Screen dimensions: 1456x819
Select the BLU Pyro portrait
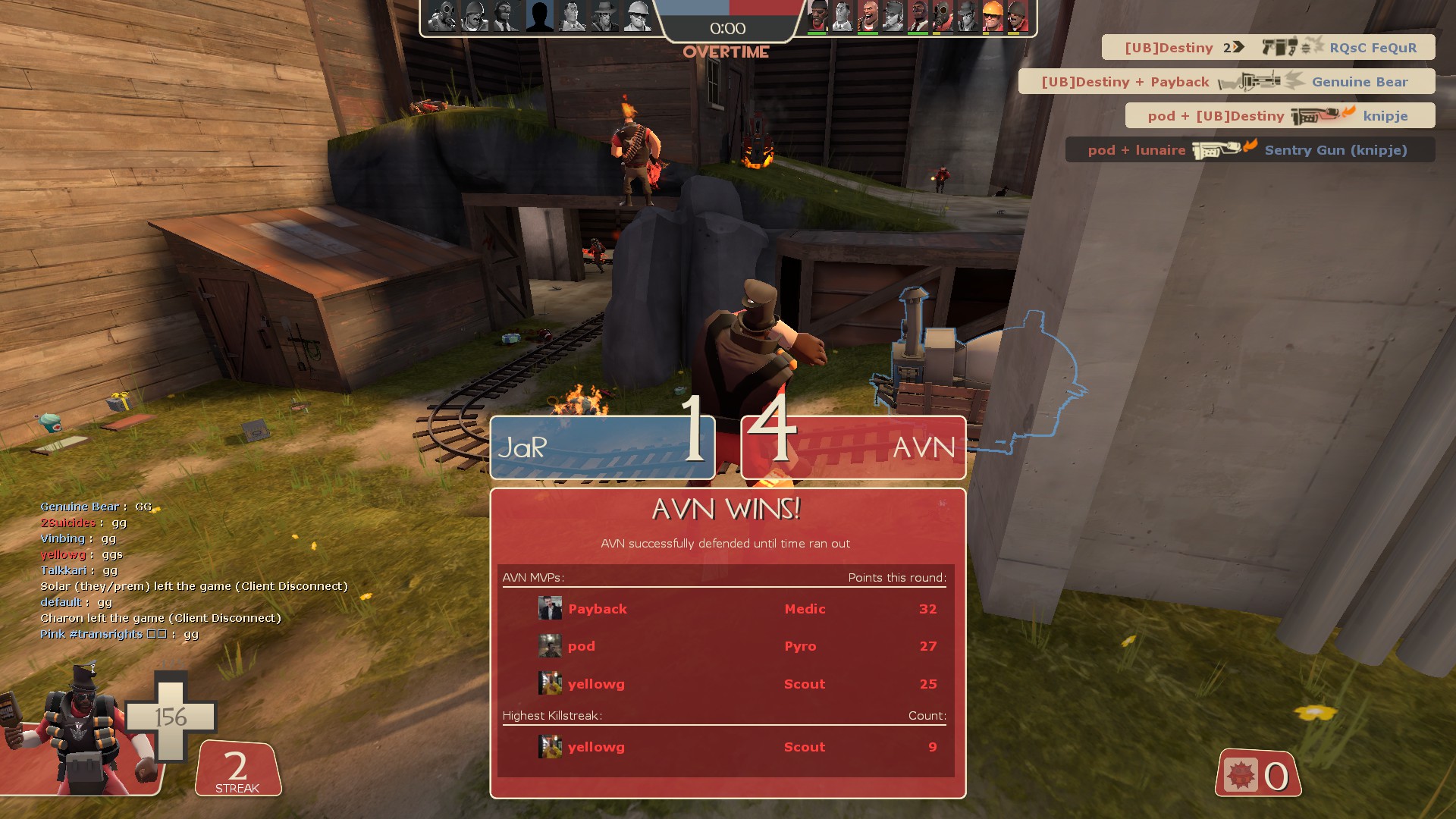(x=442, y=16)
